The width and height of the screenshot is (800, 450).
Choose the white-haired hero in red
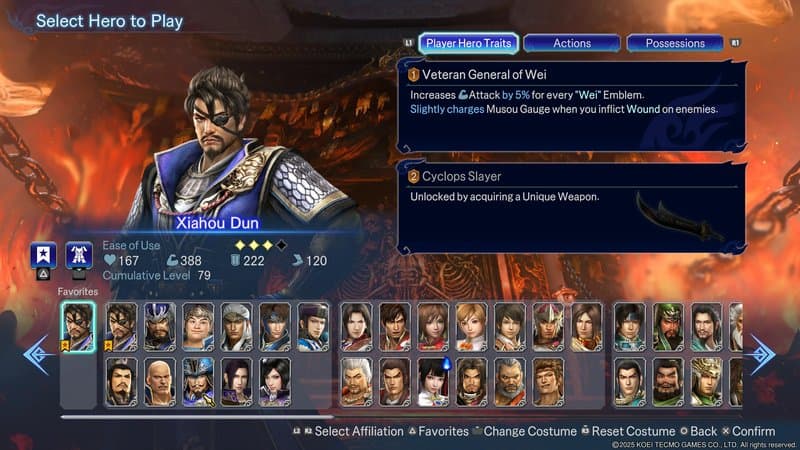coord(356,381)
